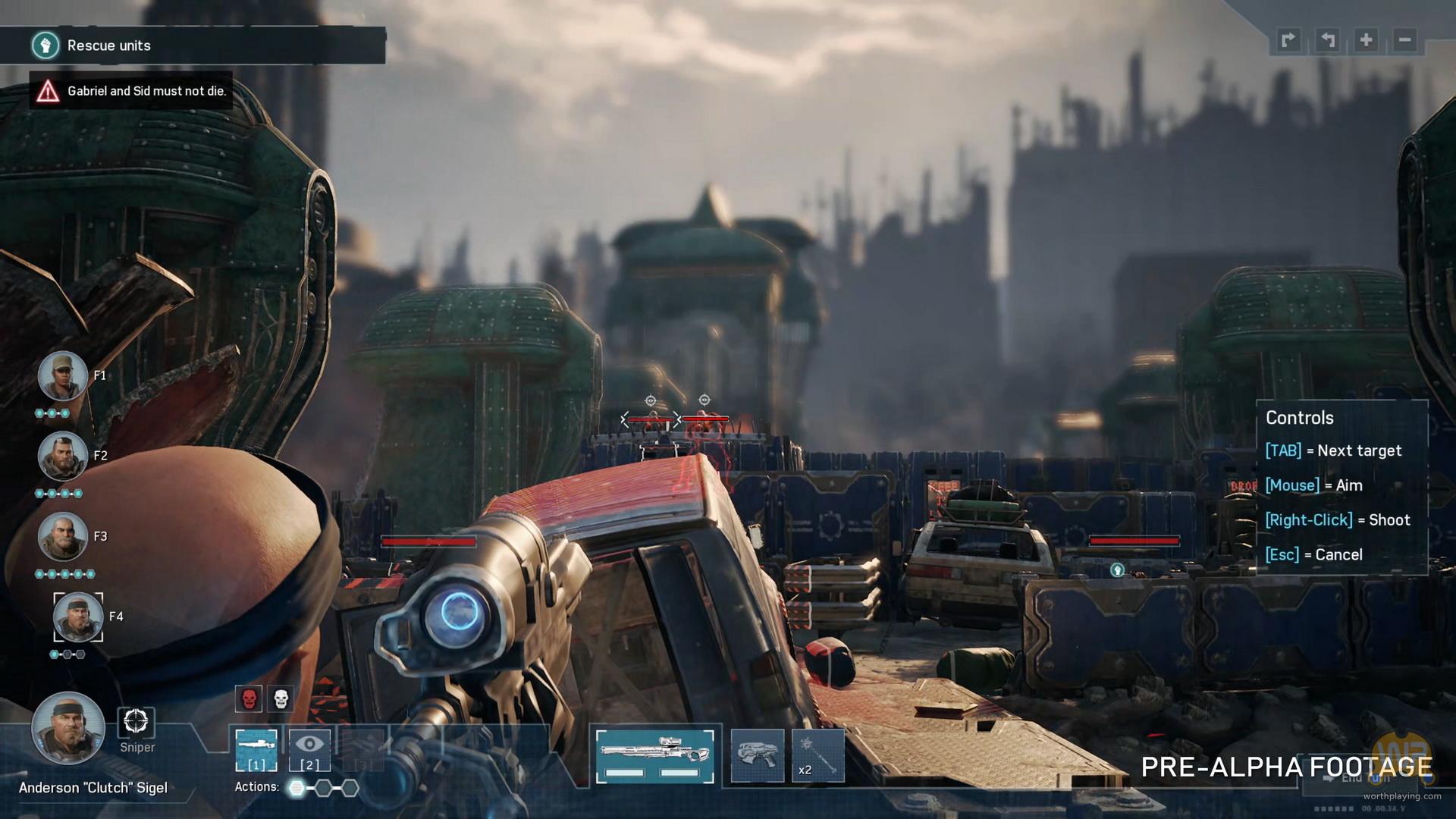This screenshot has height=819, width=1456.
Task: Click the End Turn button
Action: click(1365, 778)
